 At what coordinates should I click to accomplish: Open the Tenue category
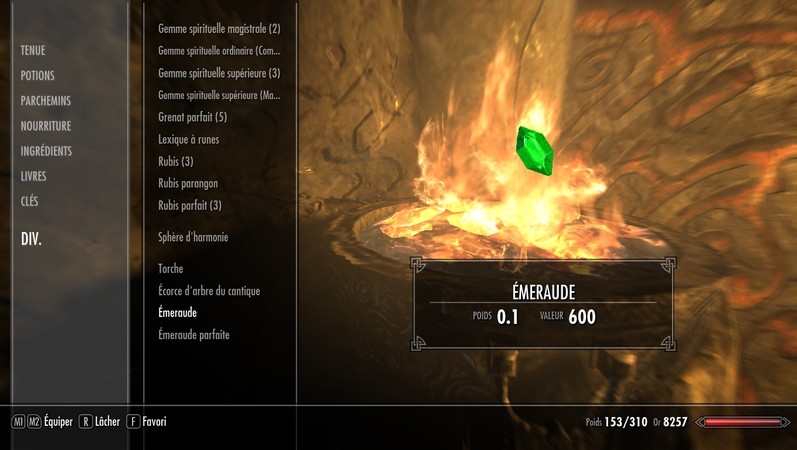[33, 50]
